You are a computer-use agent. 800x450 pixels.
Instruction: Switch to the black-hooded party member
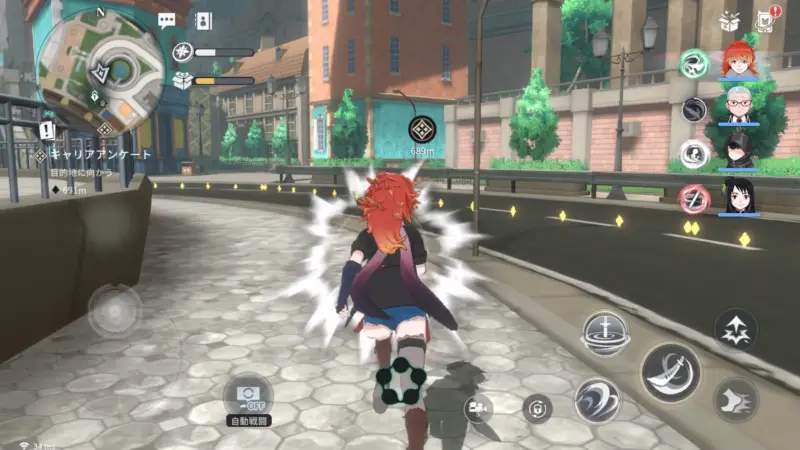740,150
